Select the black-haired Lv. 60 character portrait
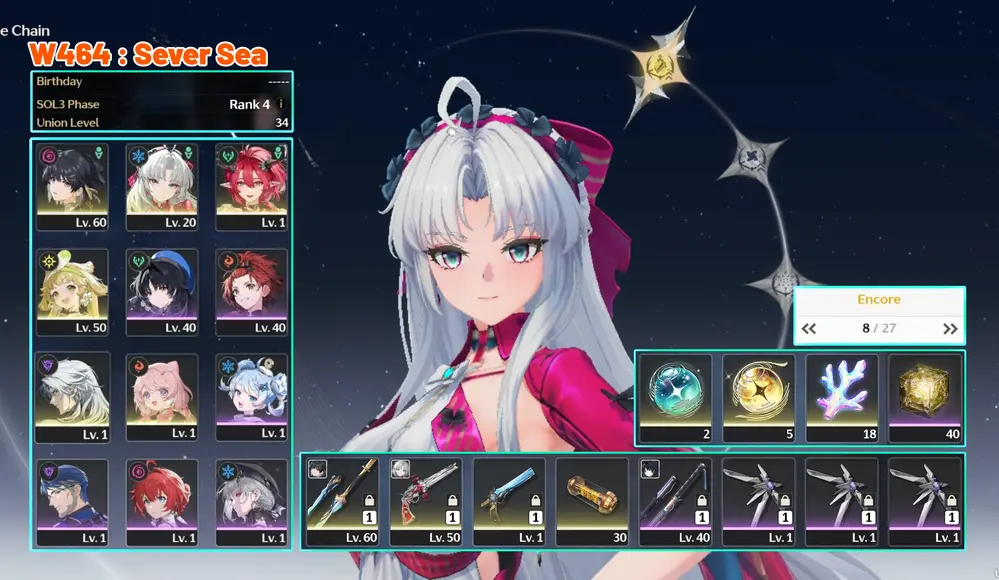 (73, 186)
